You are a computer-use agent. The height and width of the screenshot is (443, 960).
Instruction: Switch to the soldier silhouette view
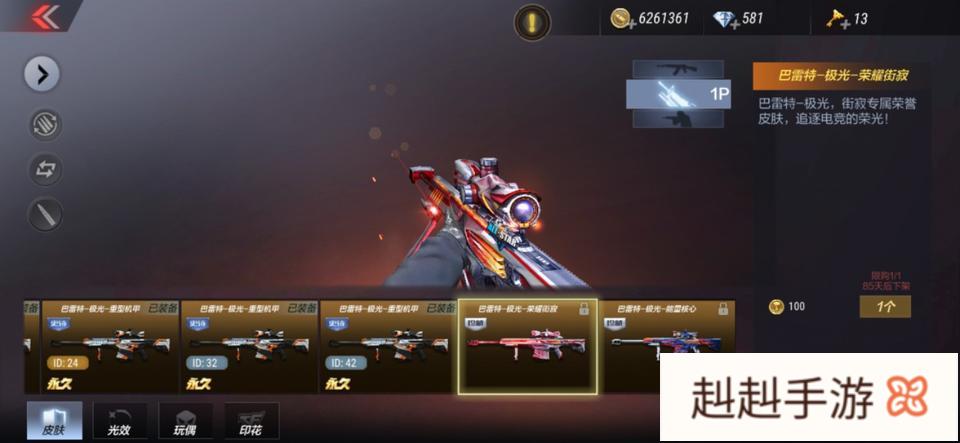click(x=678, y=120)
